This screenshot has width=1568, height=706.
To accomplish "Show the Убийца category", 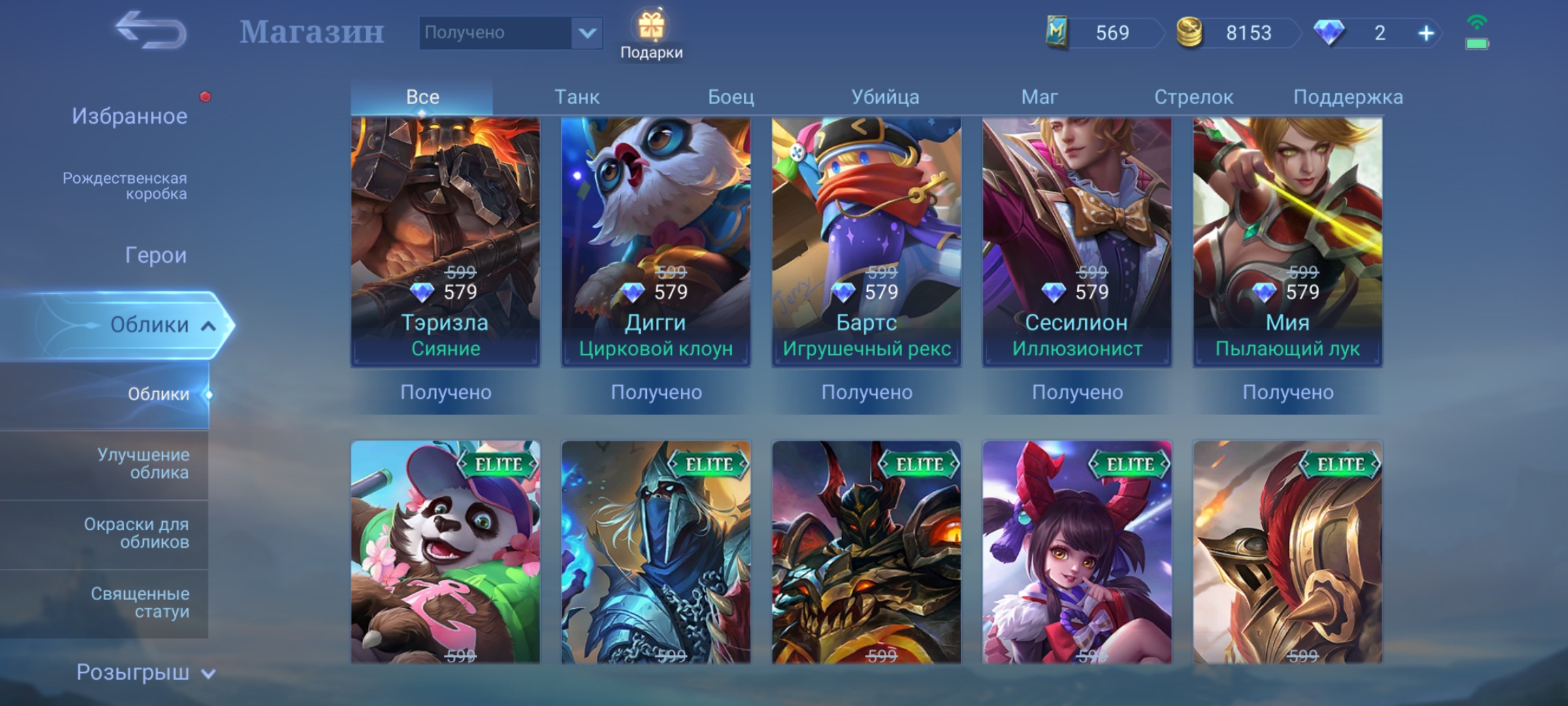I will pos(885,97).
